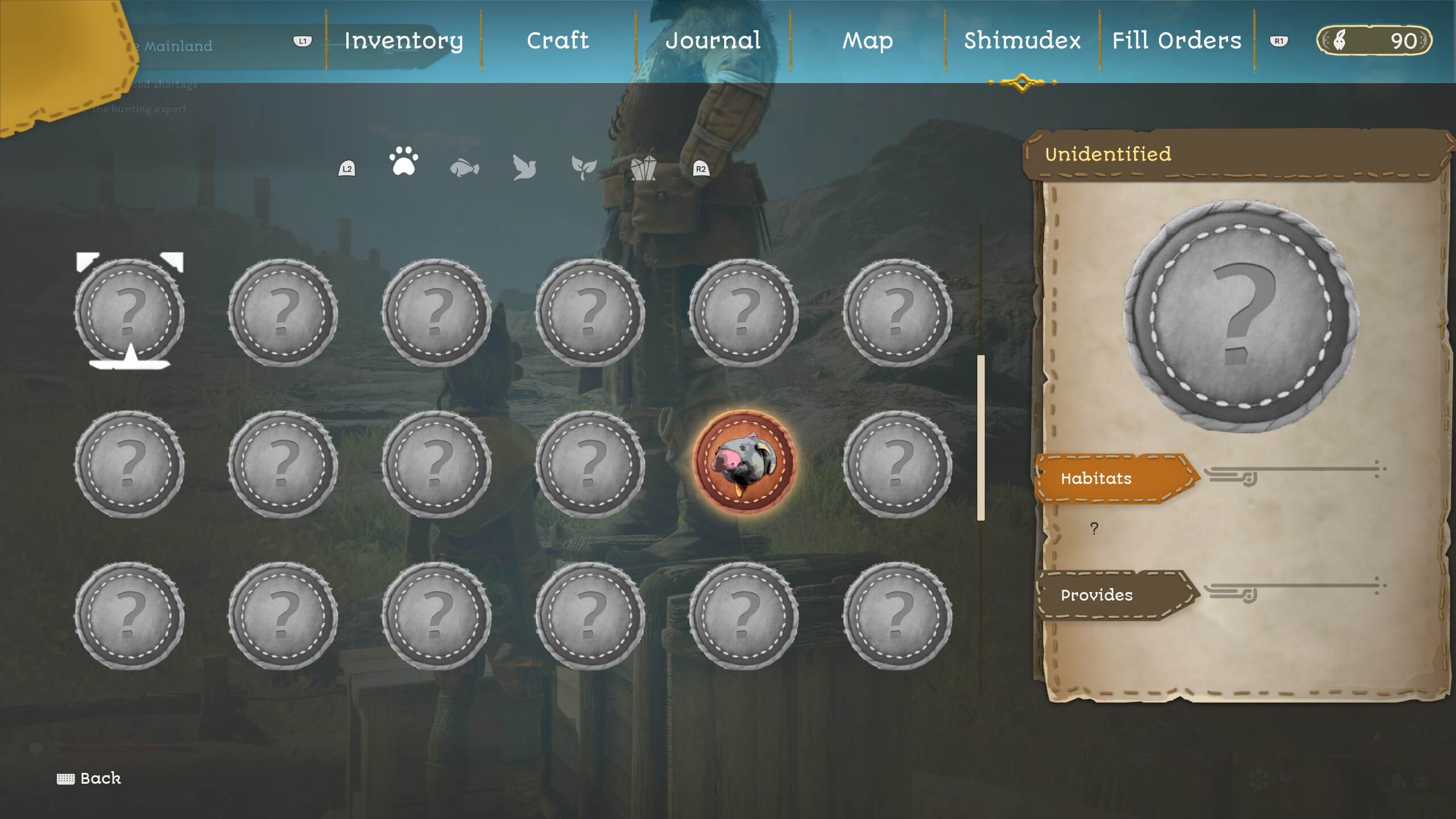This screenshot has width=1456, height=819.
Task: Switch to the fish category
Action: pos(464,168)
